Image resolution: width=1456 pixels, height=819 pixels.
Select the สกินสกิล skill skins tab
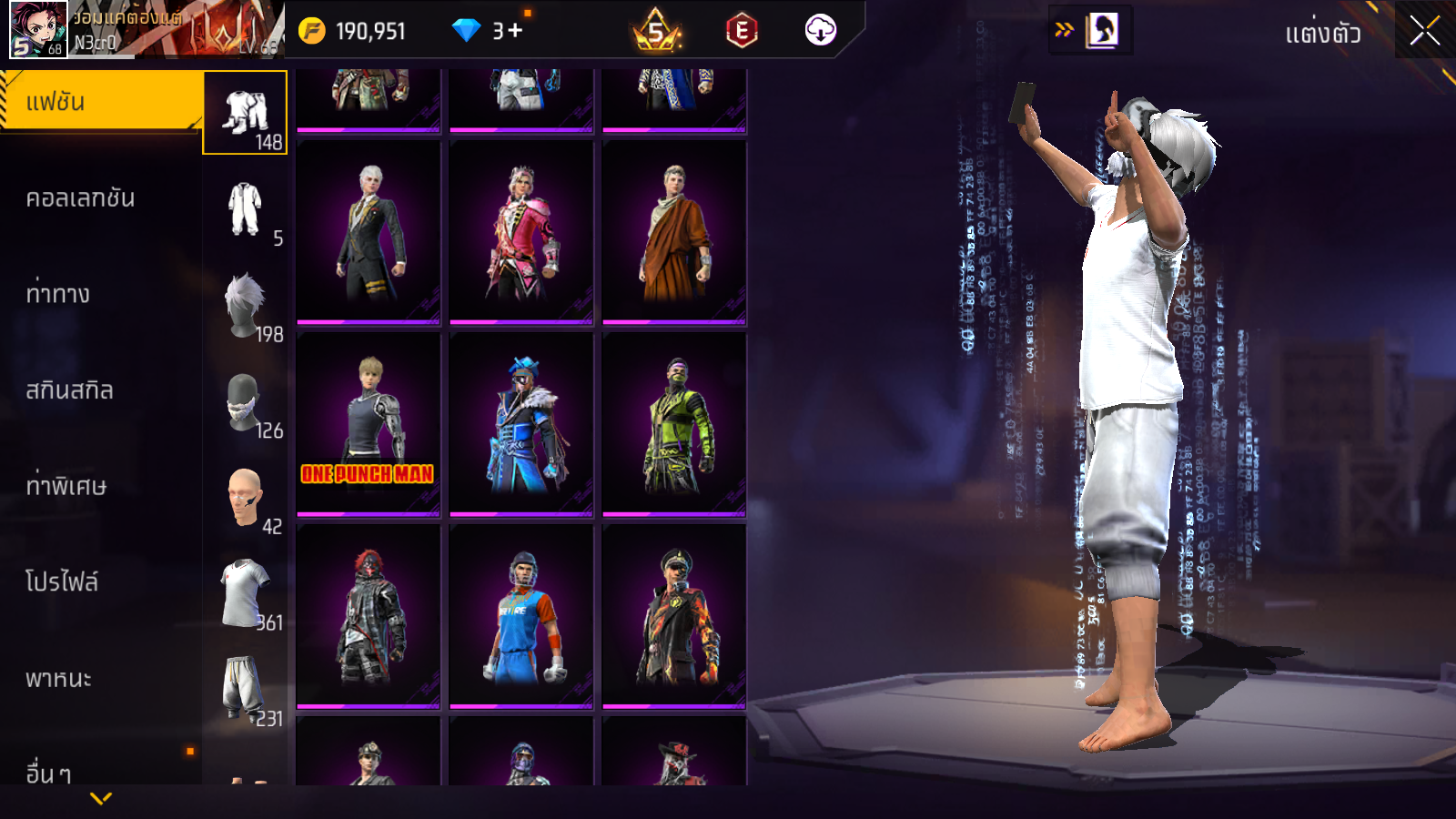69,390
